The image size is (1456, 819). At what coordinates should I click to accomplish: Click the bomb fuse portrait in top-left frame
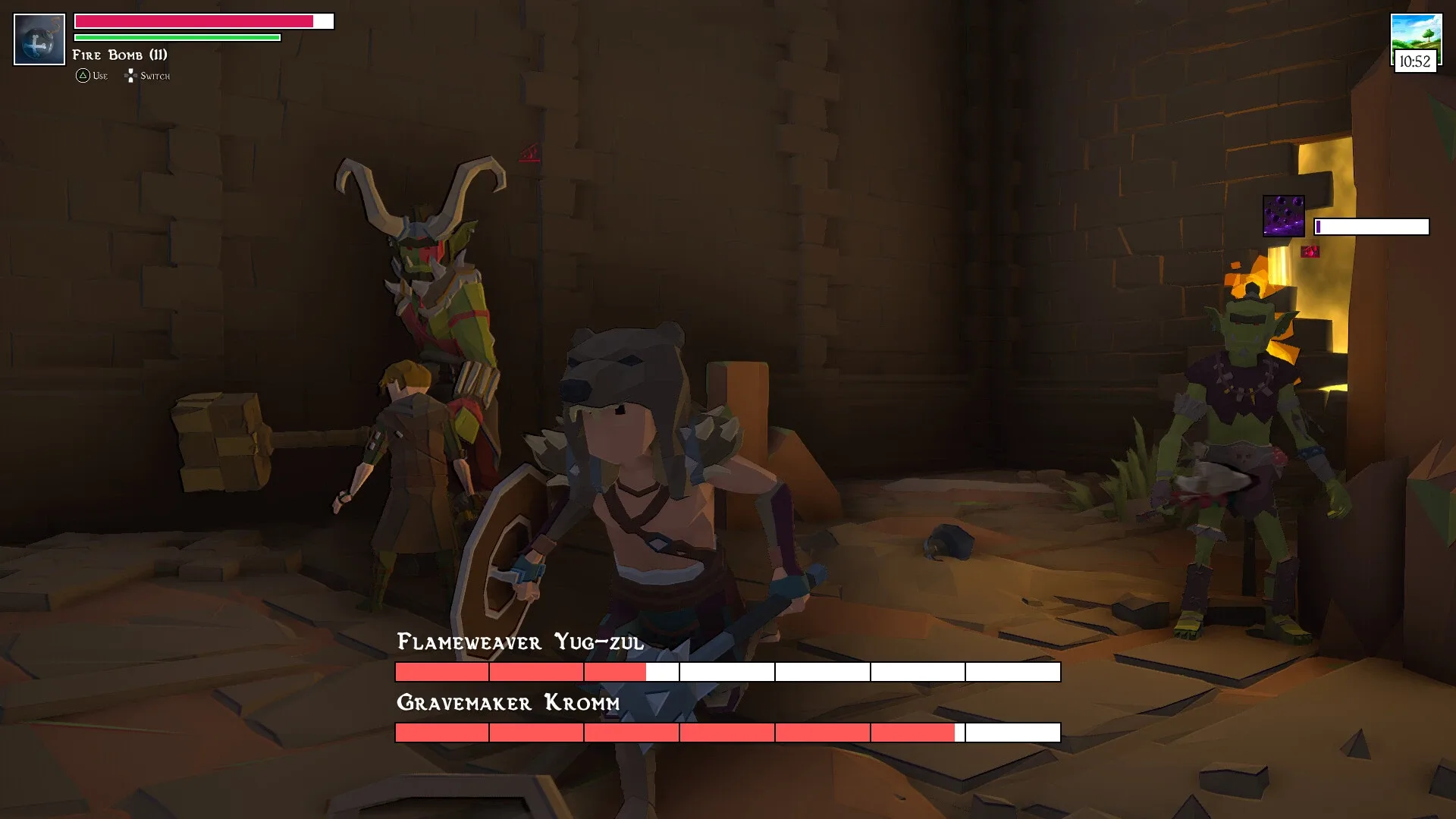[39, 39]
